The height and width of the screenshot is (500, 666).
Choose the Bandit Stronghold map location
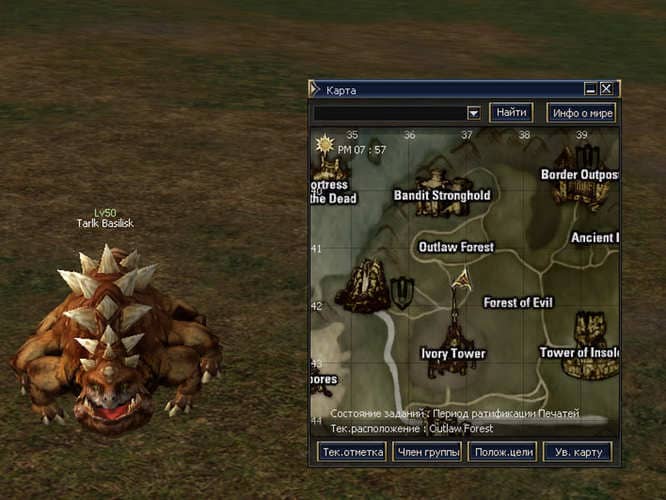pyautogui.click(x=441, y=196)
